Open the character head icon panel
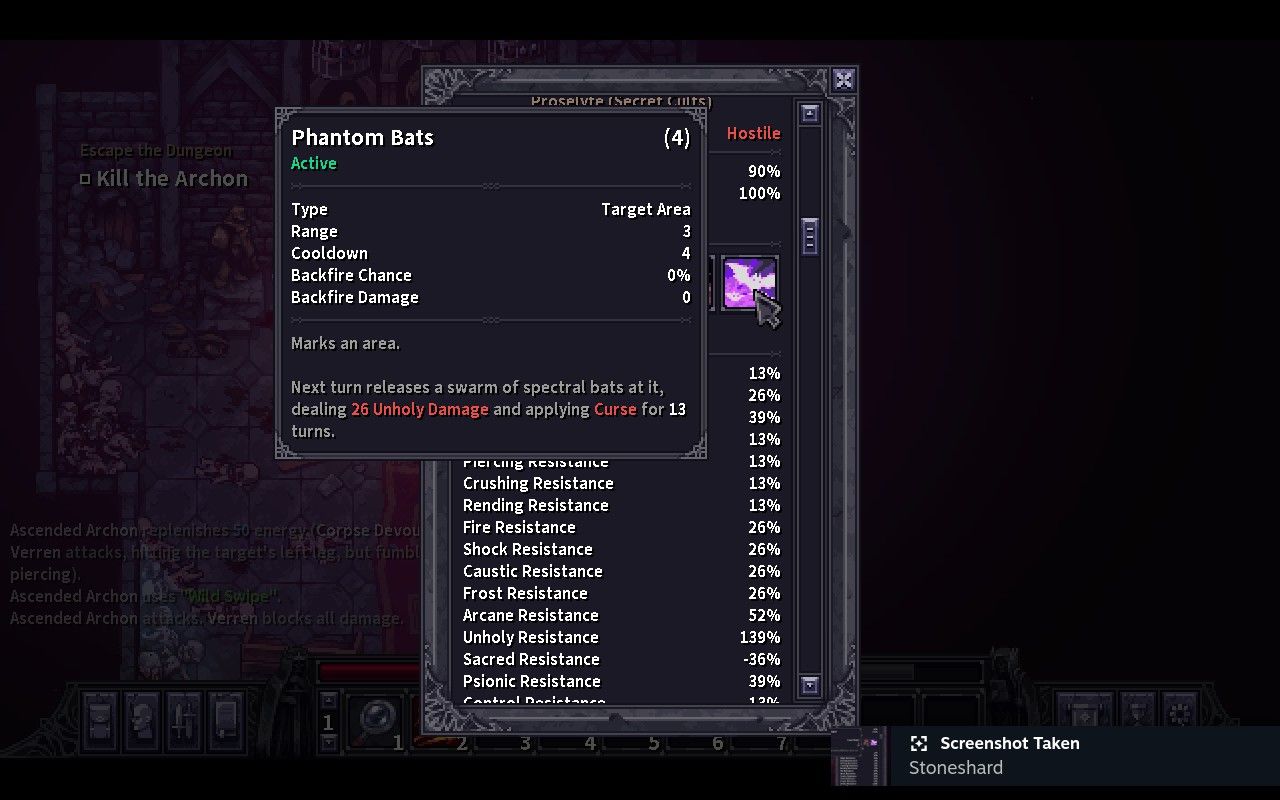 [x=142, y=722]
